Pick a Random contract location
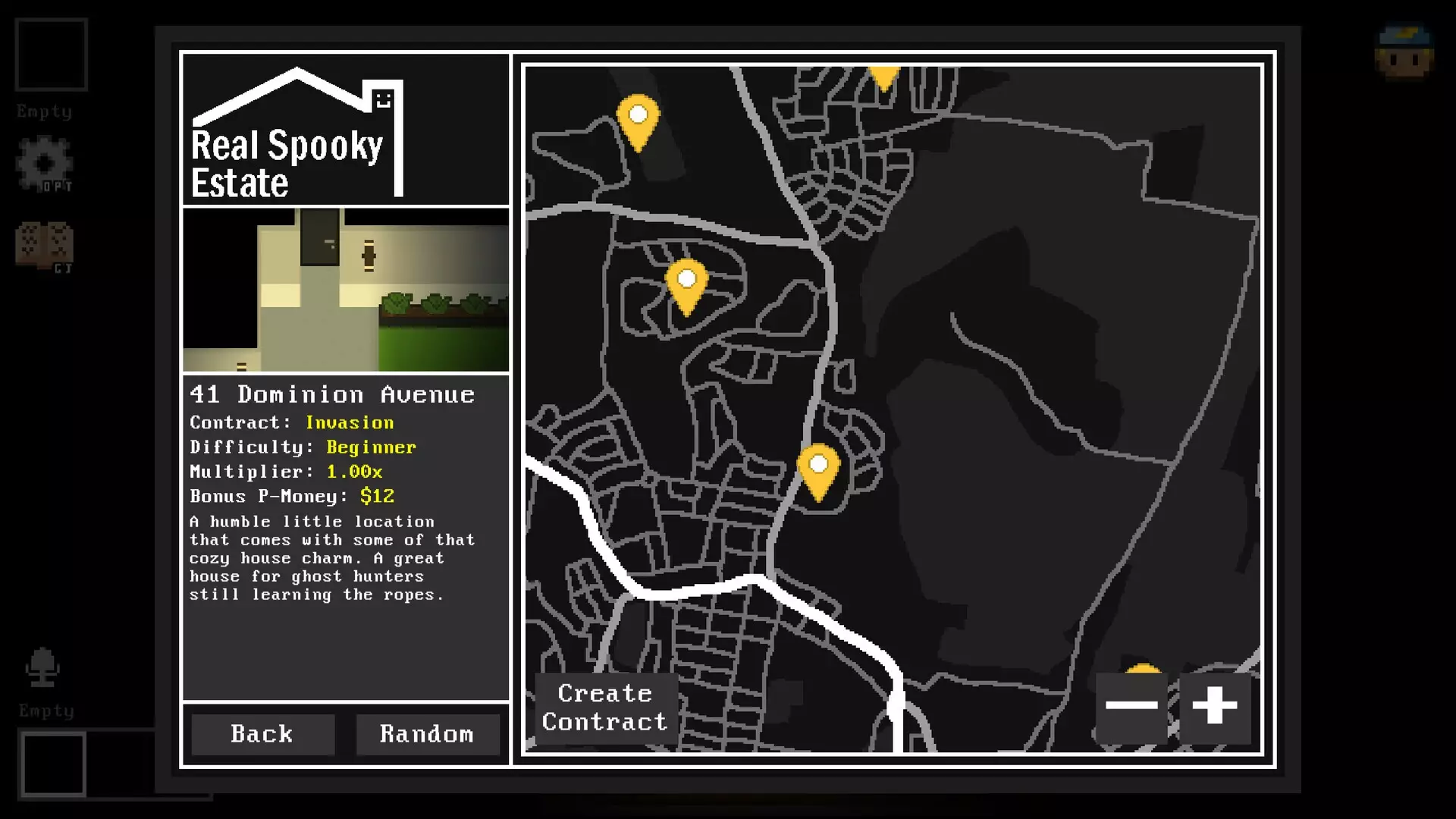 (x=427, y=734)
